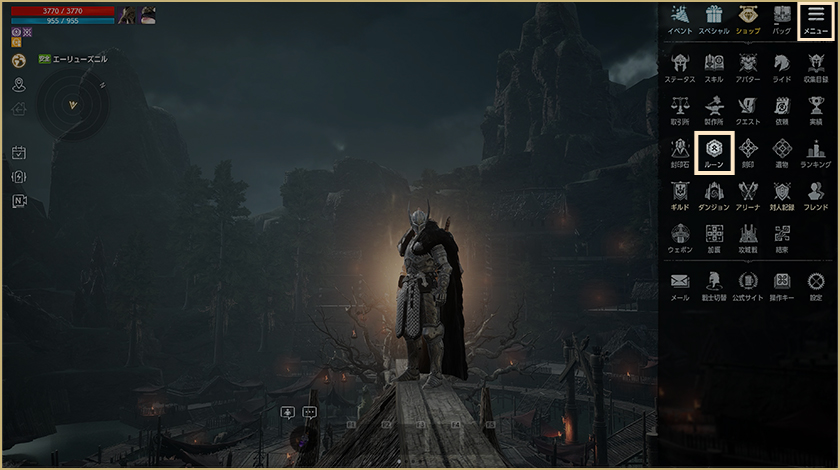Enter the ダンジョン (Dungeon) menu
Image resolution: width=840 pixels, height=470 pixels.
[x=714, y=194]
